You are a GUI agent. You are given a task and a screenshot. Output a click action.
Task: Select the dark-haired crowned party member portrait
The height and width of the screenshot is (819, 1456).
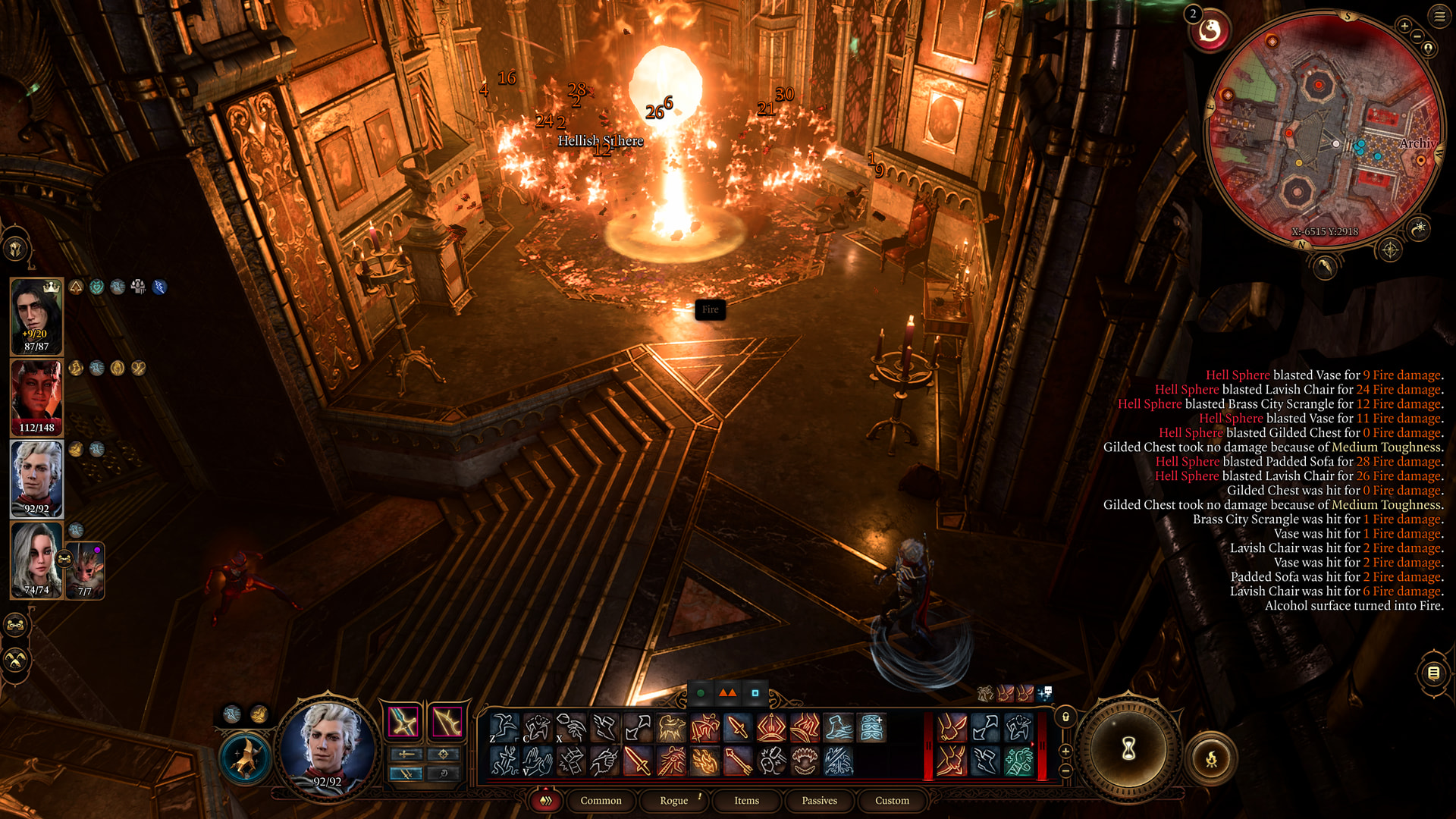pyautogui.click(x=36, y=316)
